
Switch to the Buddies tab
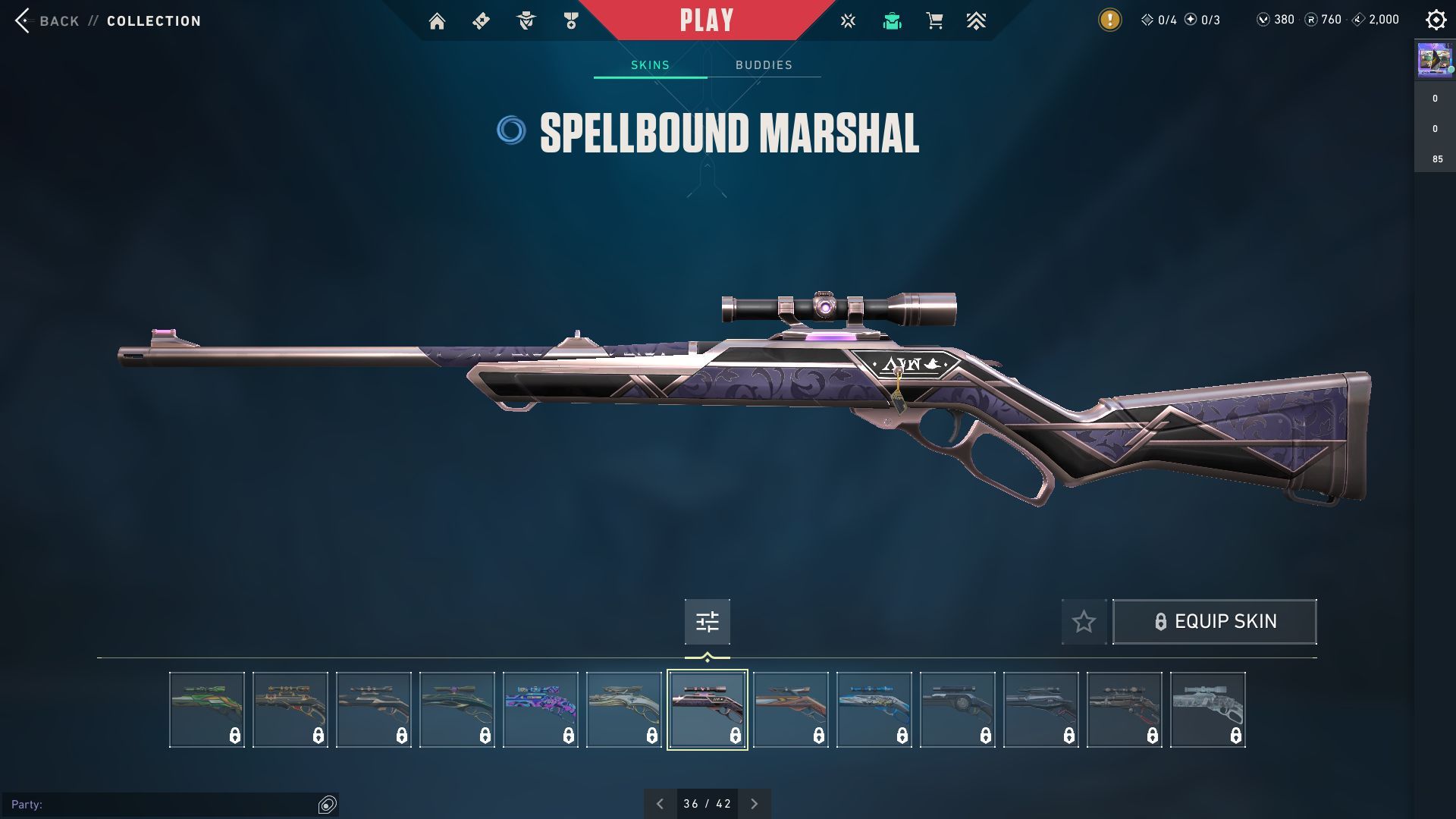coord(764,65)
